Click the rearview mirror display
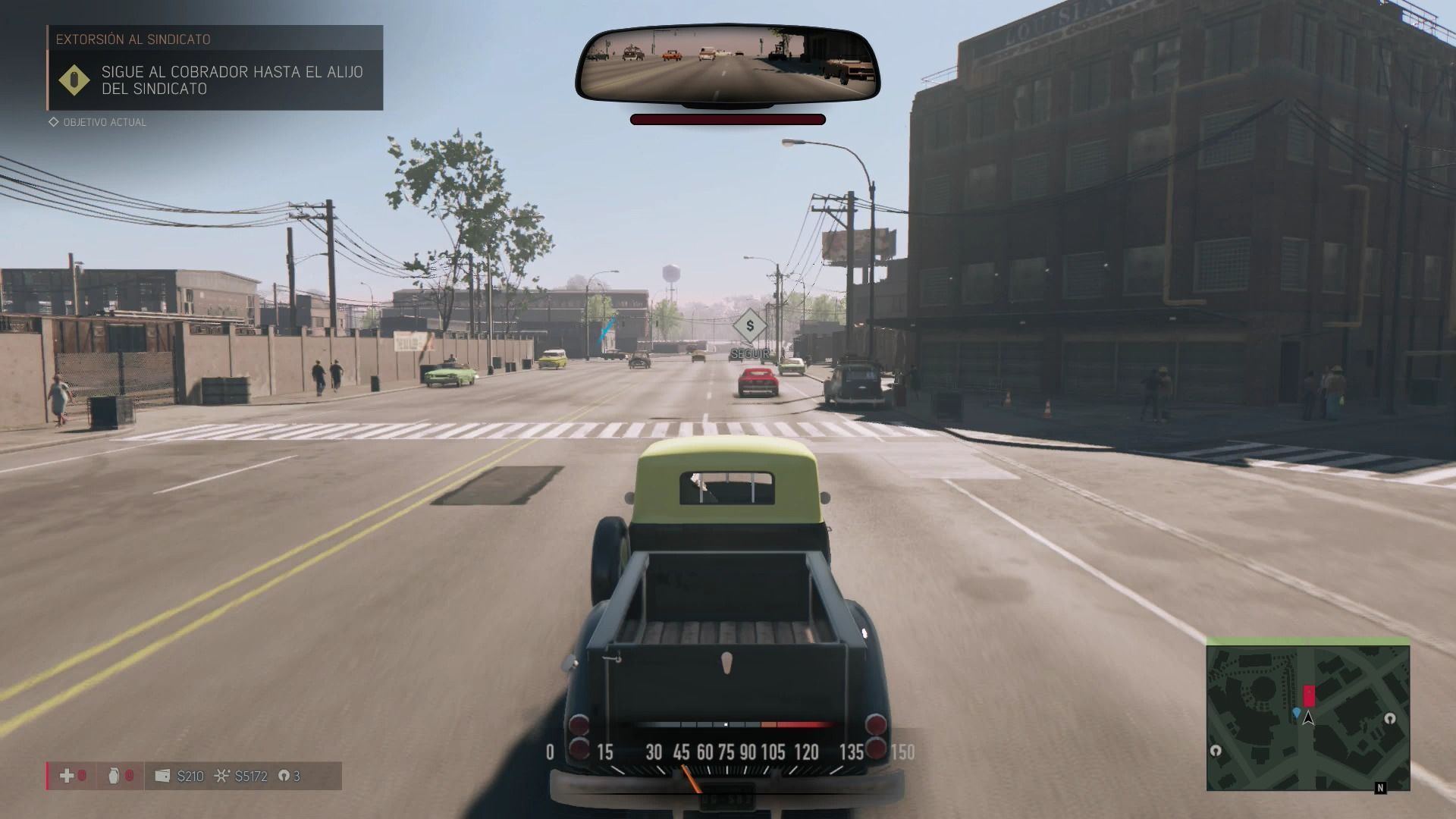The height and width of the screenshot is (819, 1456). pos(727,64)
